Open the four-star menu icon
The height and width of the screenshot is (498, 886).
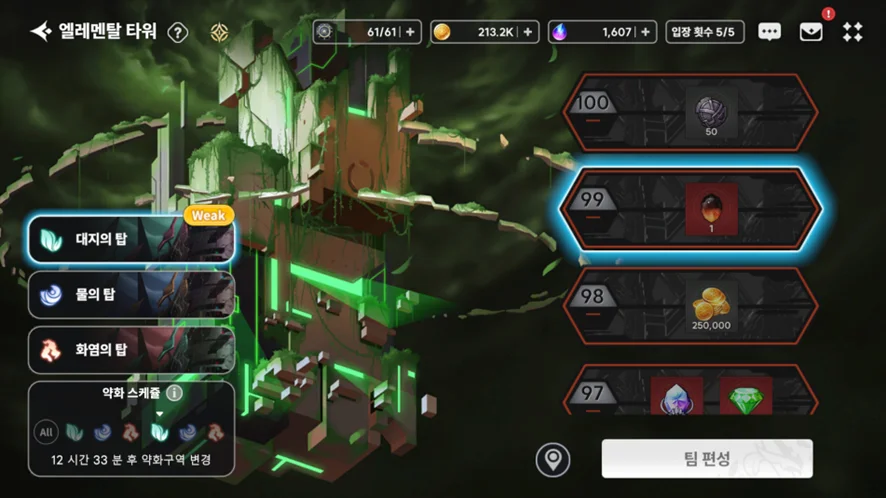pyautogui.click(x=852, y=32)
